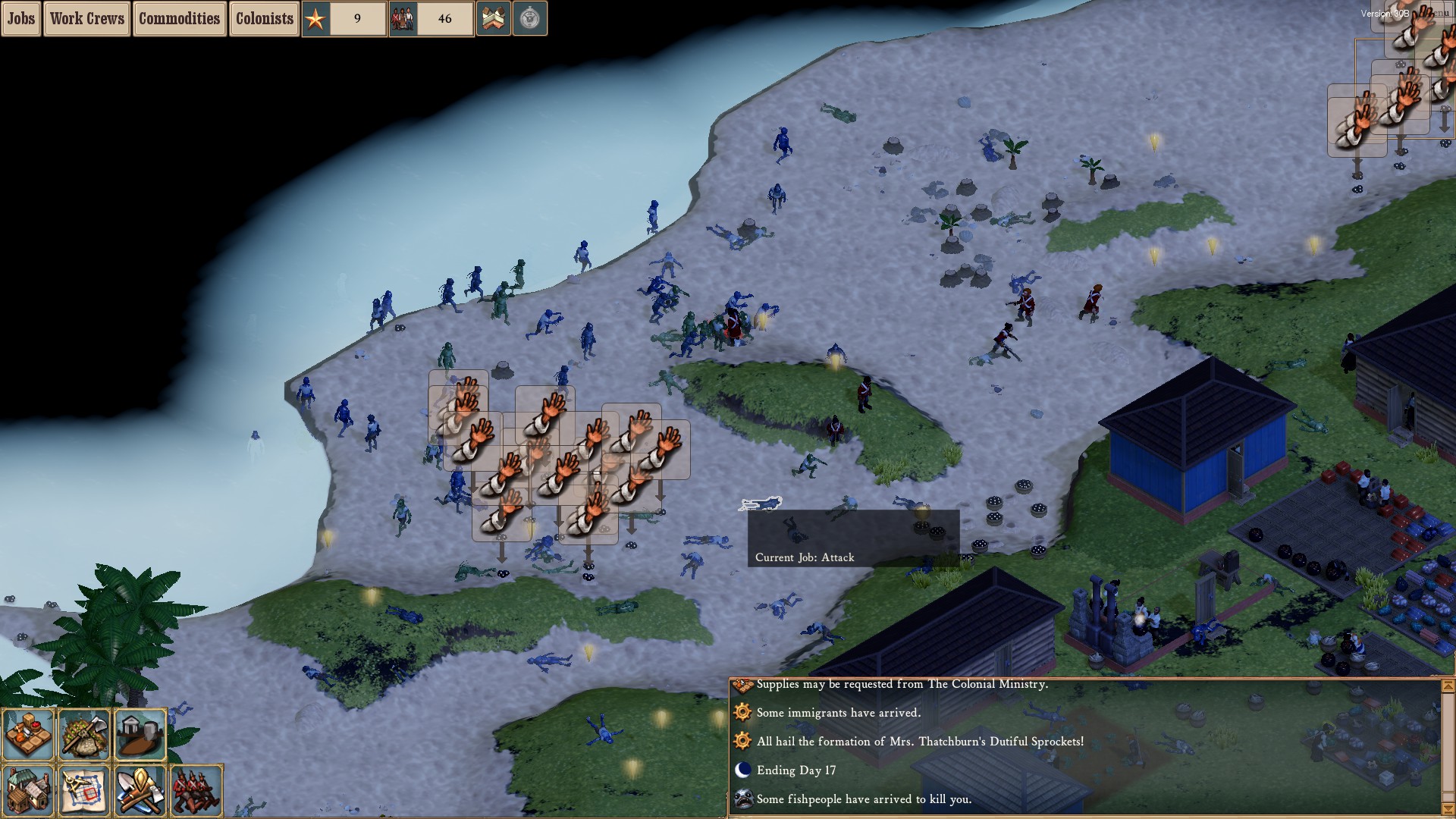Image resolution: width=1456 pixels, height=819 pixels.
Task: Open the Colonists panel
Action: pyautogui.click(x=264, y=18)
